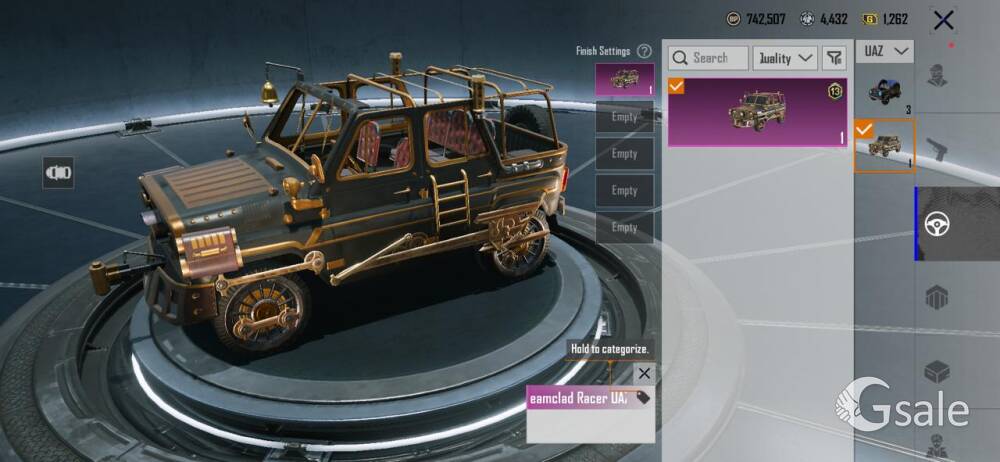Toggle the vehicle view mode icon
The image size is (1000, 462).
click(58, 172)
